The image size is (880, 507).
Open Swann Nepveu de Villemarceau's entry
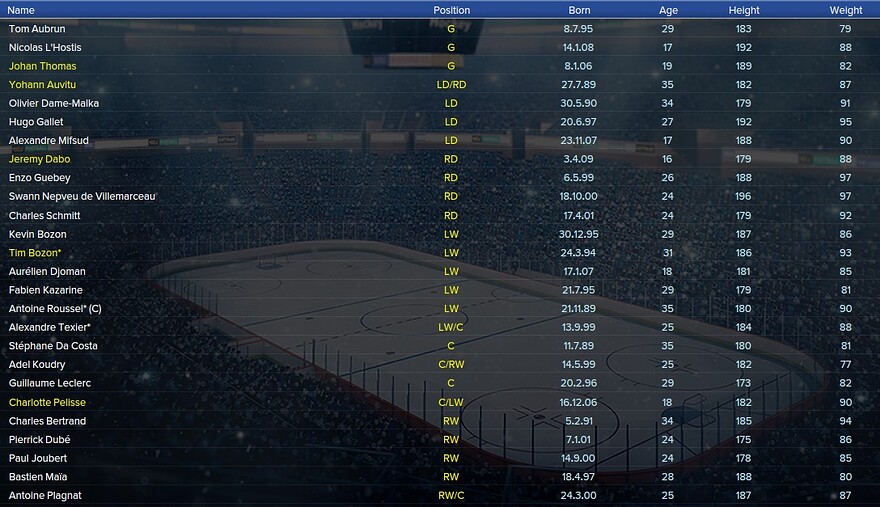[x=82, y=197]
